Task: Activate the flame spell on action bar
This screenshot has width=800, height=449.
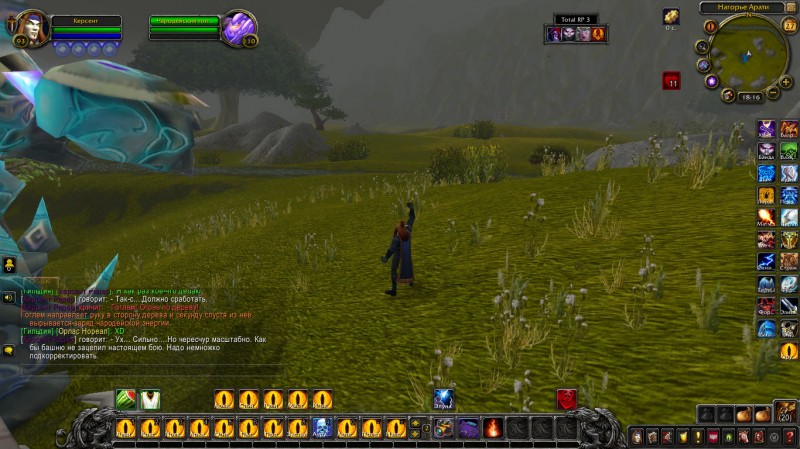Action: pos(493,428)
